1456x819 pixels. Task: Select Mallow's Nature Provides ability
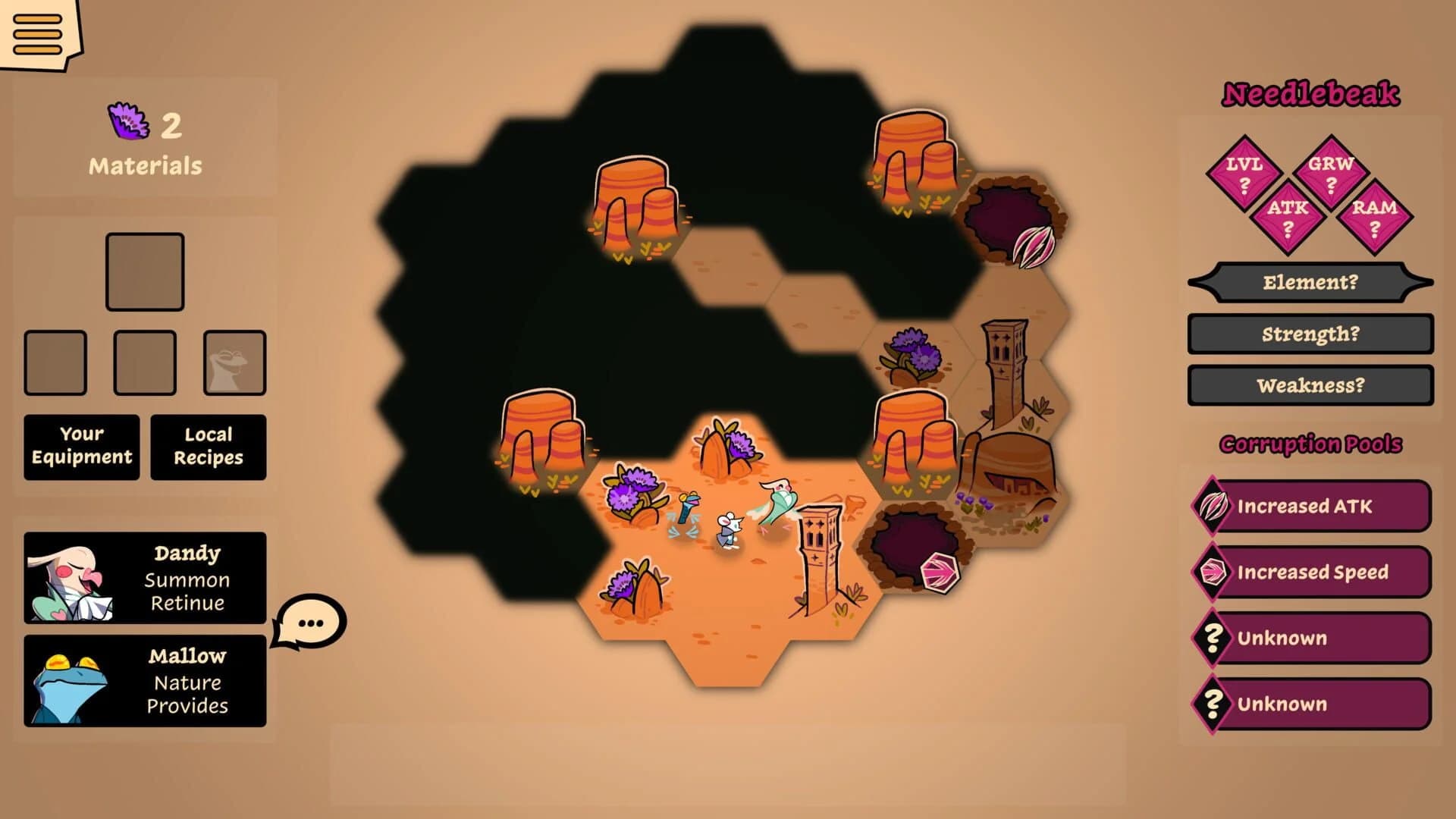(x=144, y=681)
